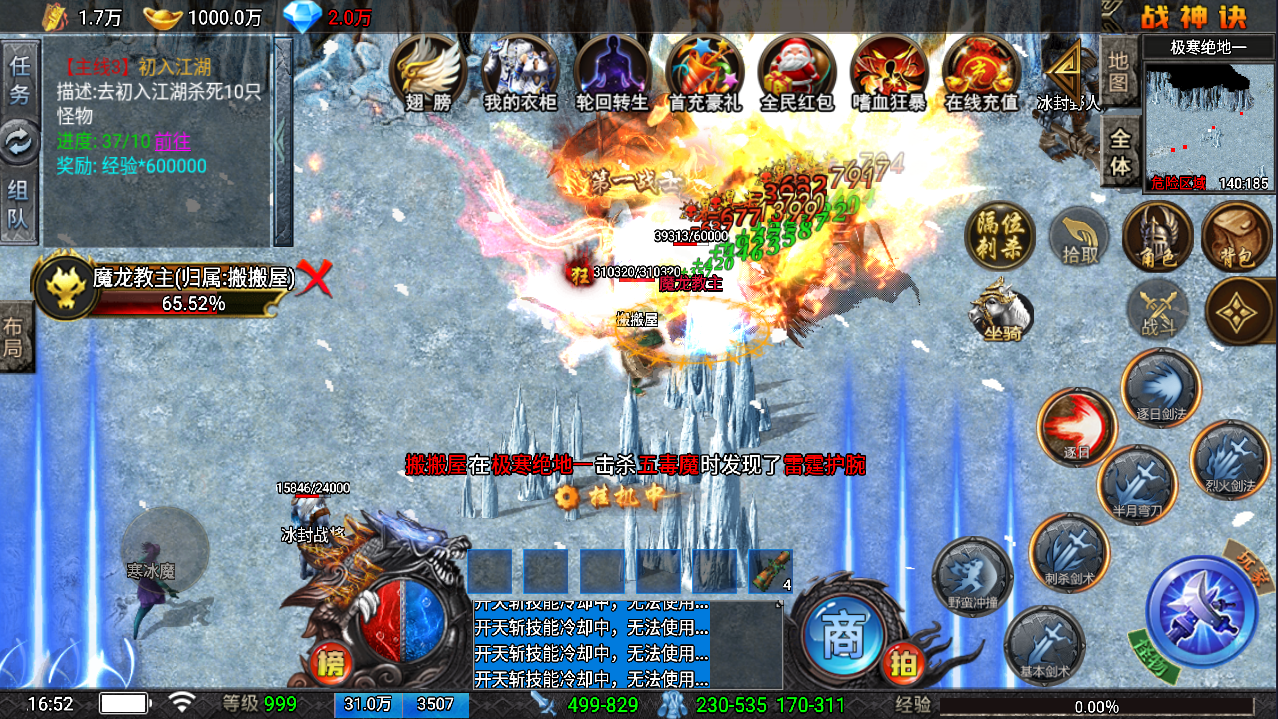
Task: Switch to the 任务 quest tab
Action: pyautogui.click(x=19, y=80)
